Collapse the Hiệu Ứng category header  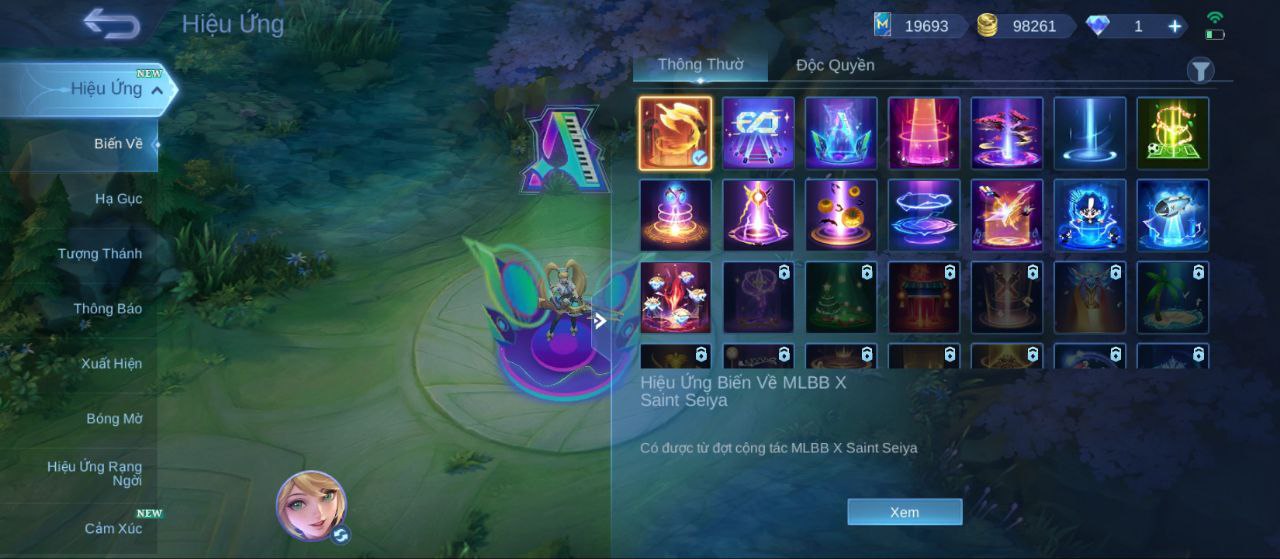(x=157, y=90)
